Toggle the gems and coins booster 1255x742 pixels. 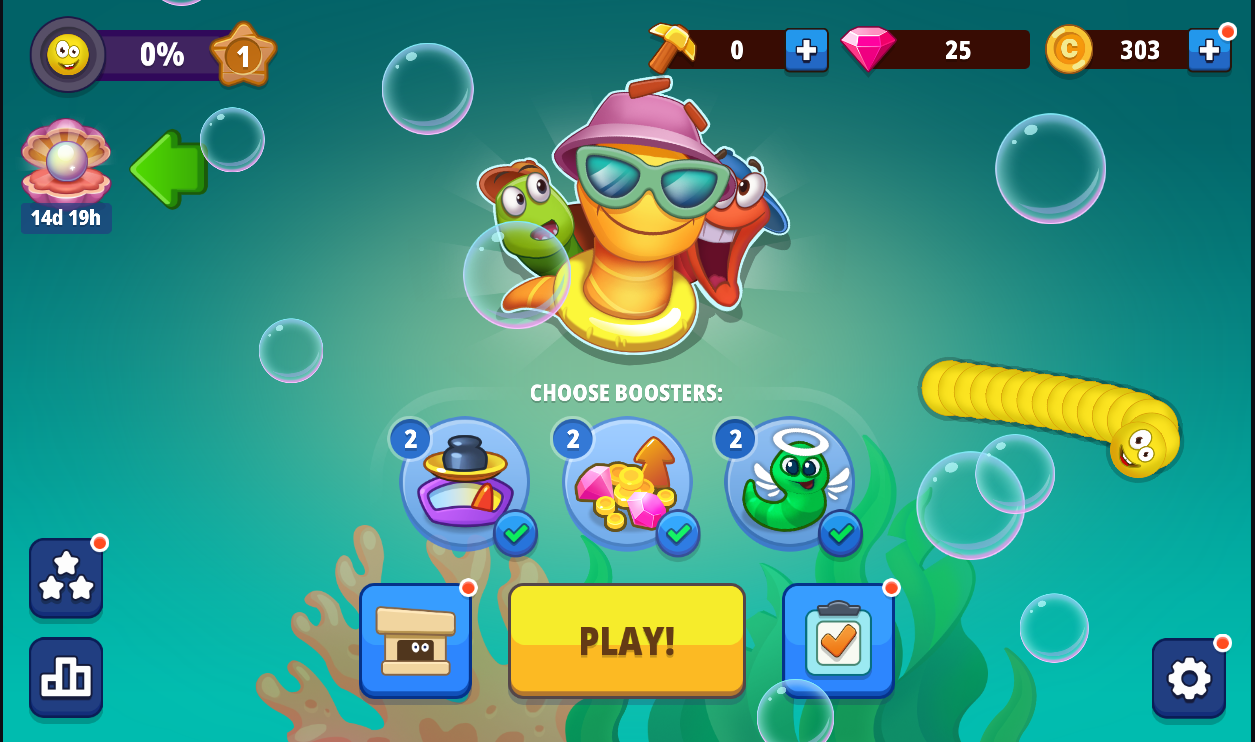click(627, 482)
